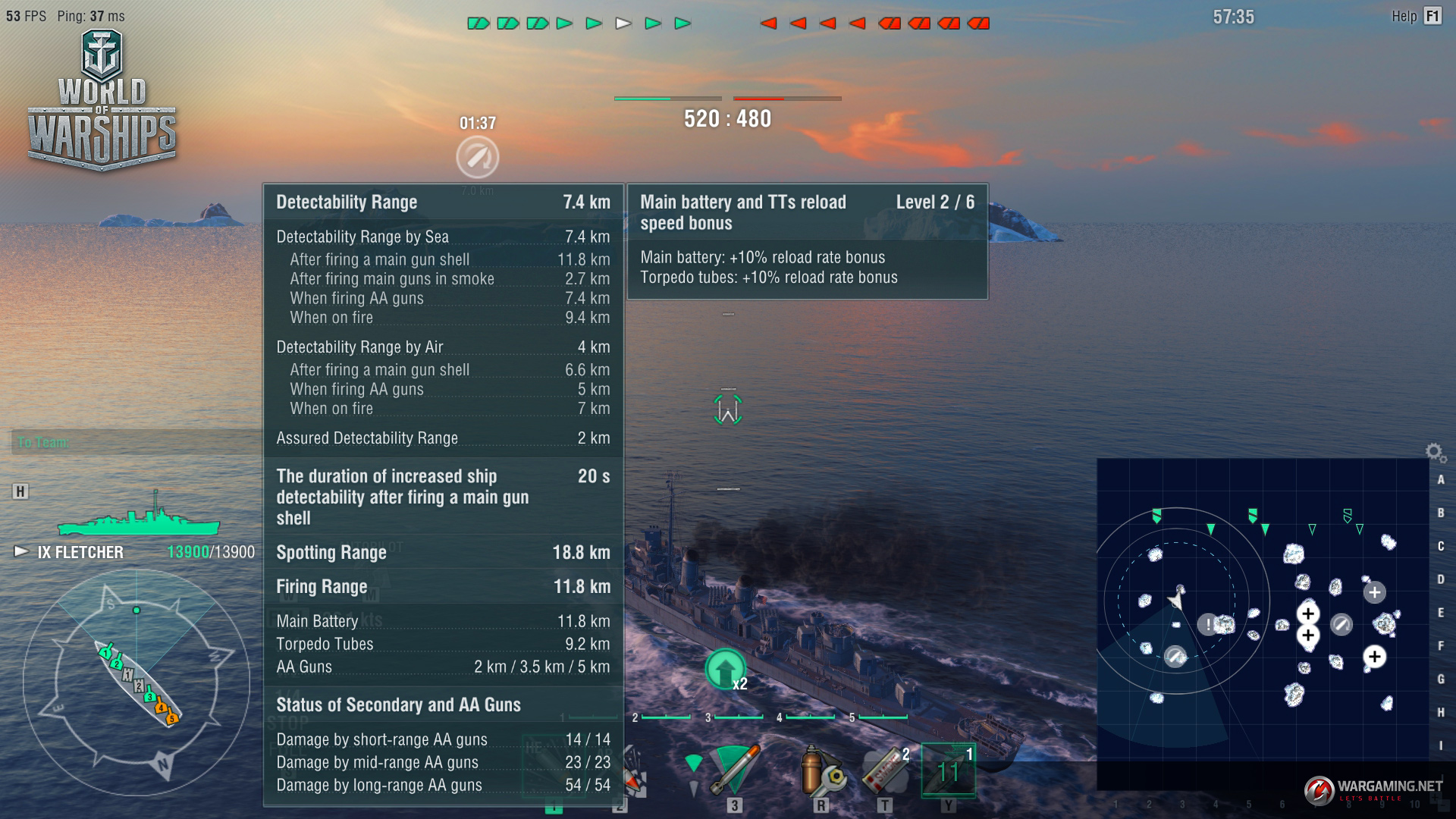
Task: Select the exclamation marker on the minimap
Action: (x=1208, y=625)
